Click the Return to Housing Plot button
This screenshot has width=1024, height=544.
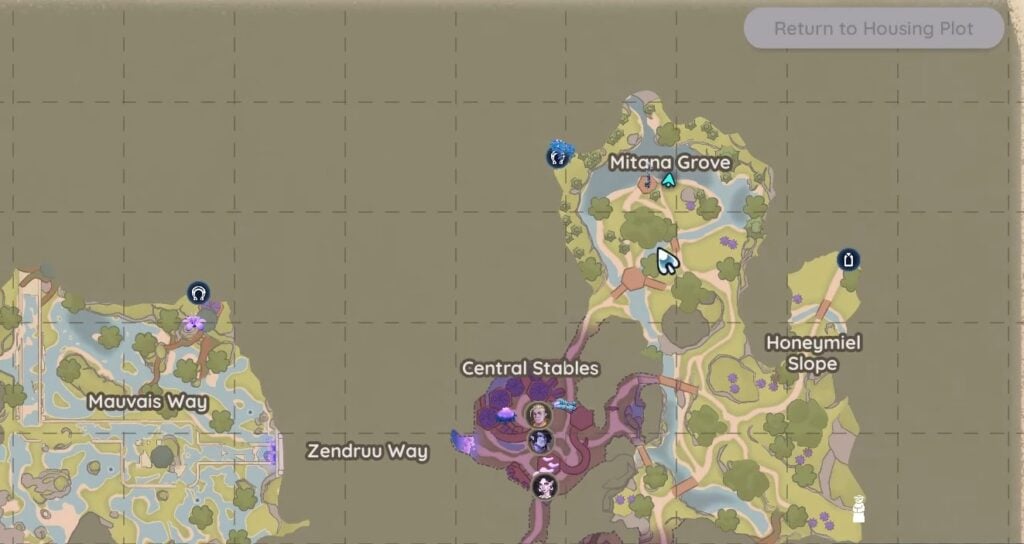873,29
